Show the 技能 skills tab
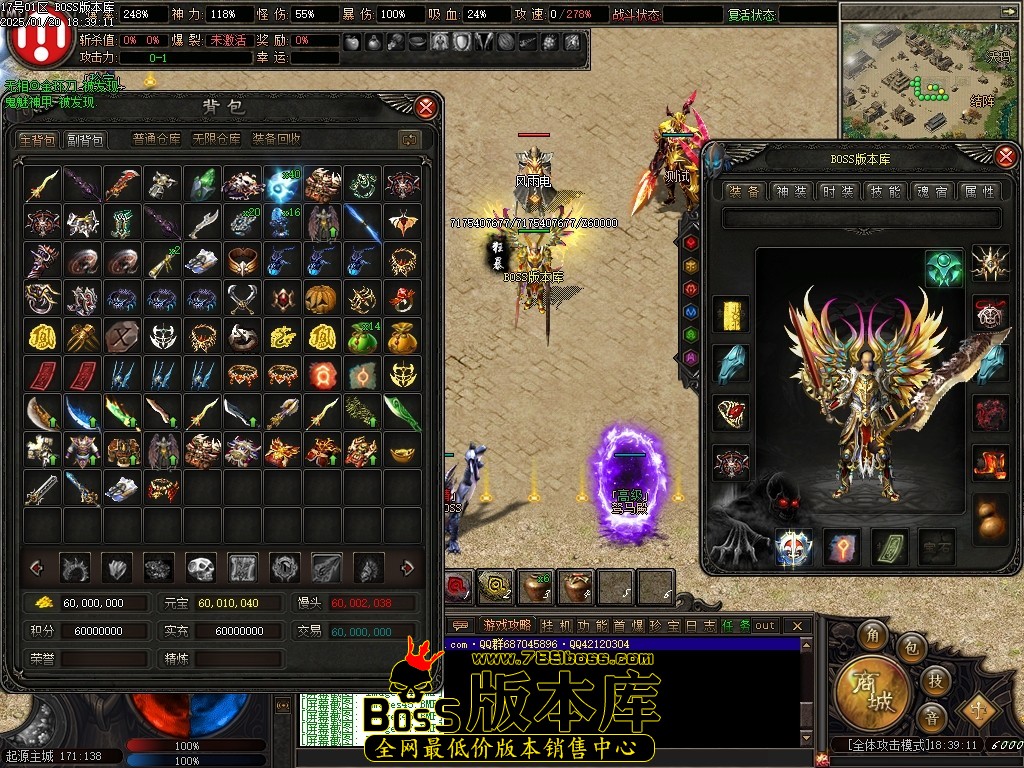Screen dimensions: 1024x768 (884, 191)
